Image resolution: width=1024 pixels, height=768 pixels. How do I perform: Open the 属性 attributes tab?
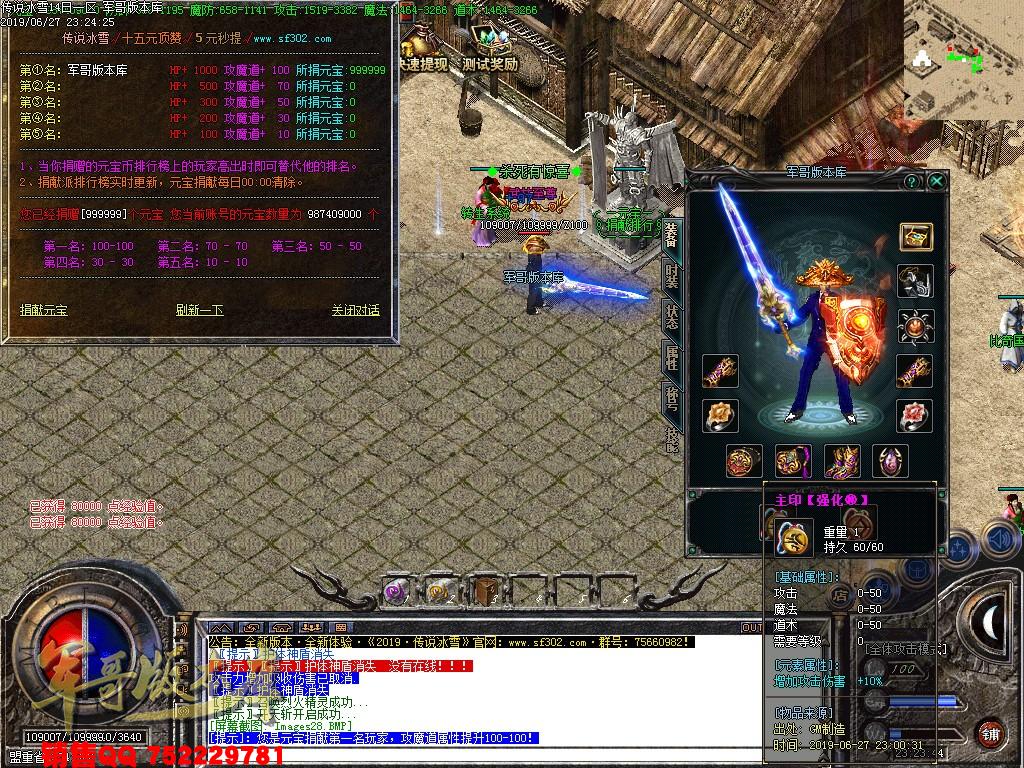(672, 358)
